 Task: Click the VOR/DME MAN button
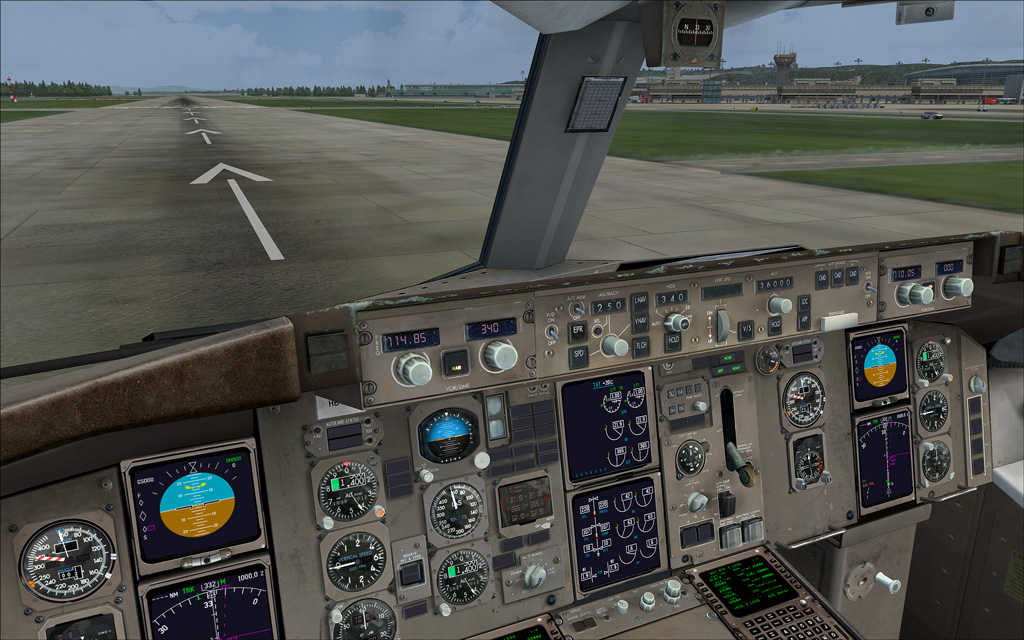455,361
